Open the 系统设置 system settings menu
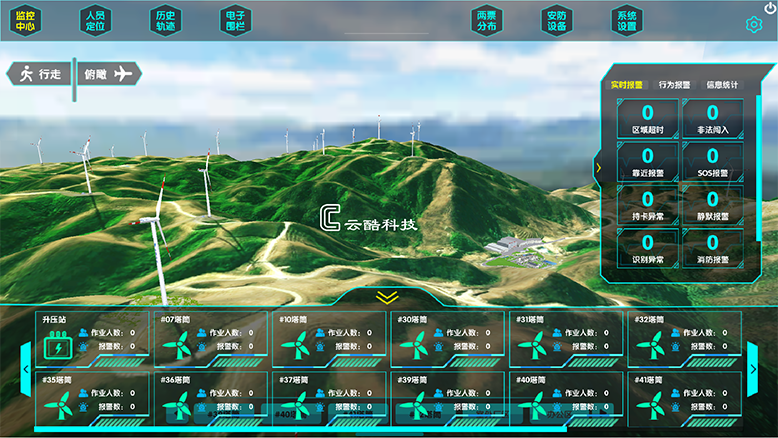The image size is (778, 438). (626, 21)
